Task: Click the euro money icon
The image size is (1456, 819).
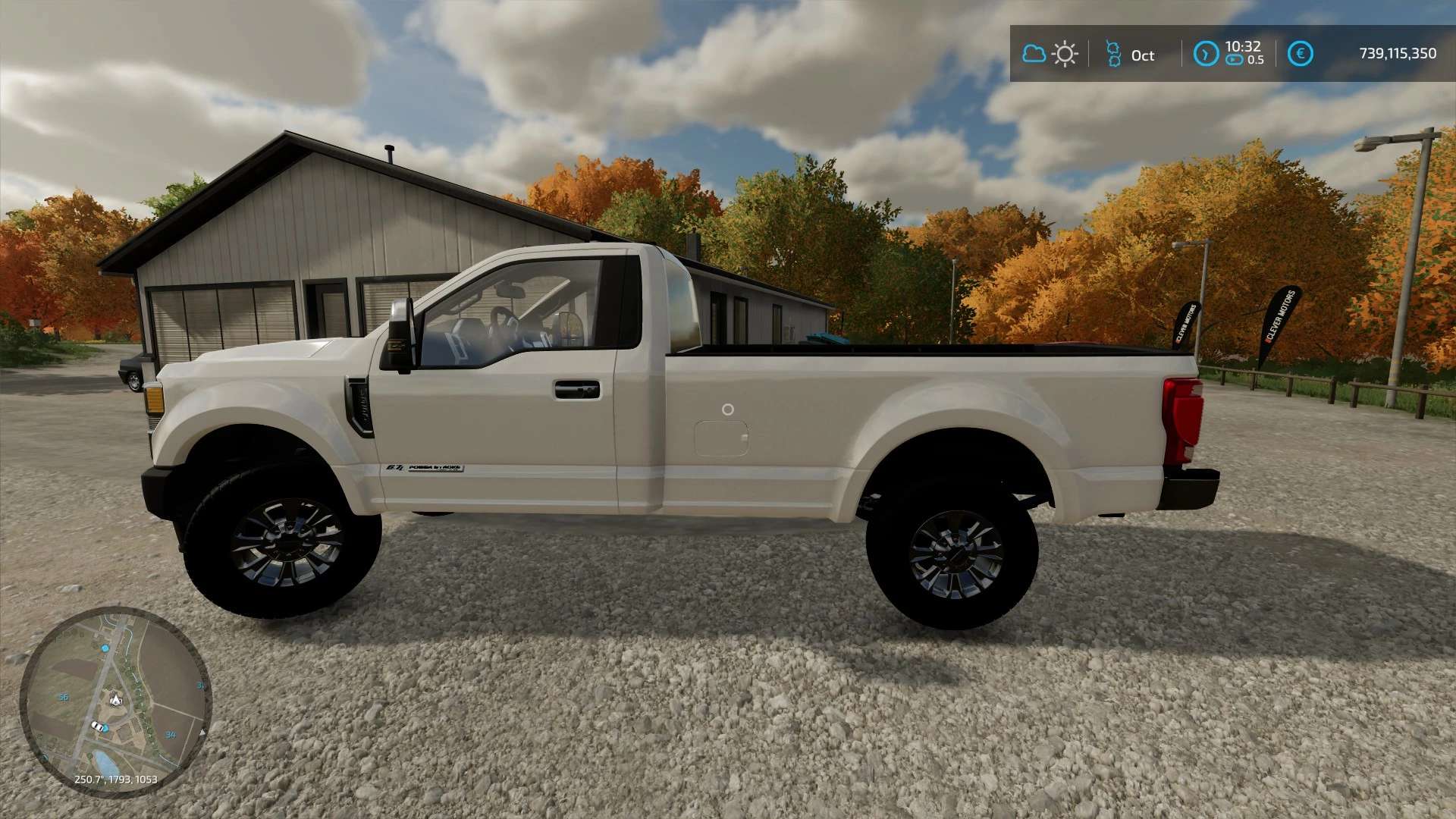Action: [1300, 54]
